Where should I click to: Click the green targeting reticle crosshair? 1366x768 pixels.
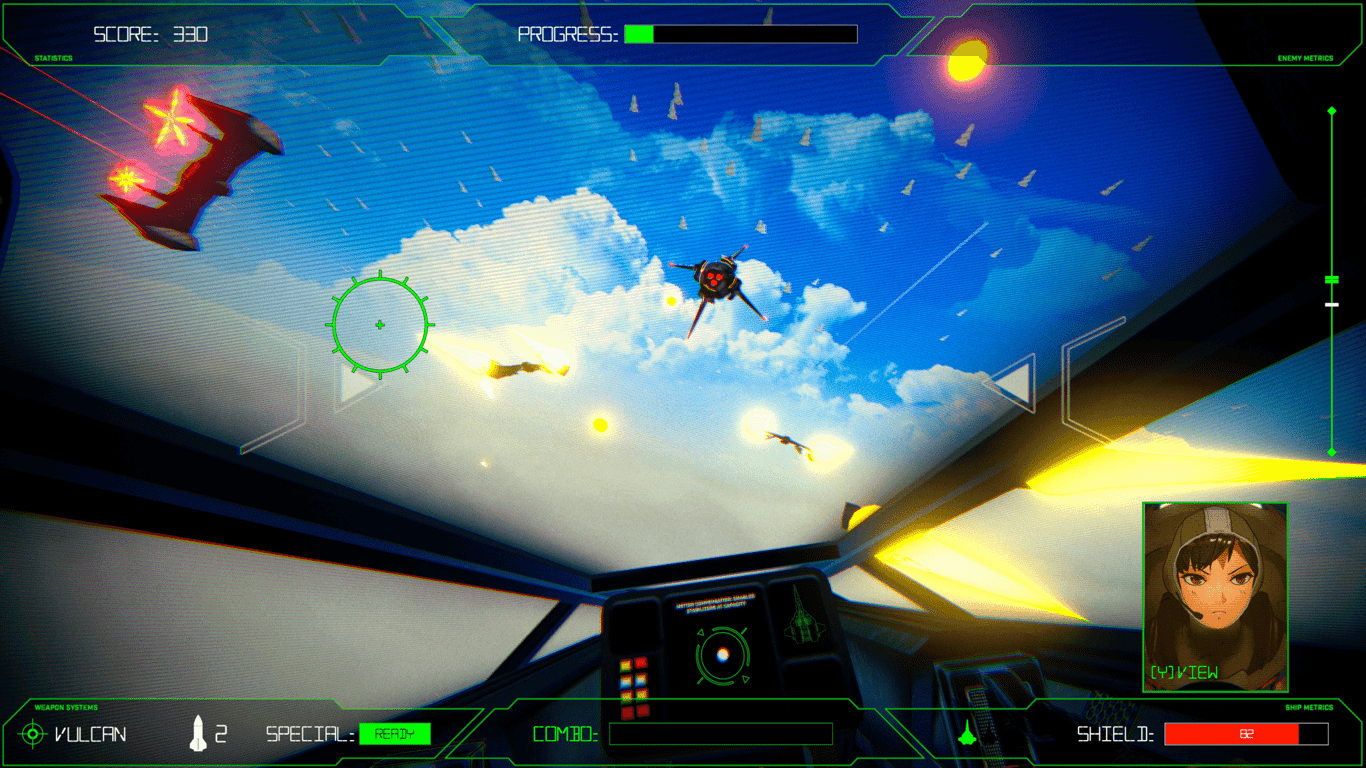coord(380,323)
